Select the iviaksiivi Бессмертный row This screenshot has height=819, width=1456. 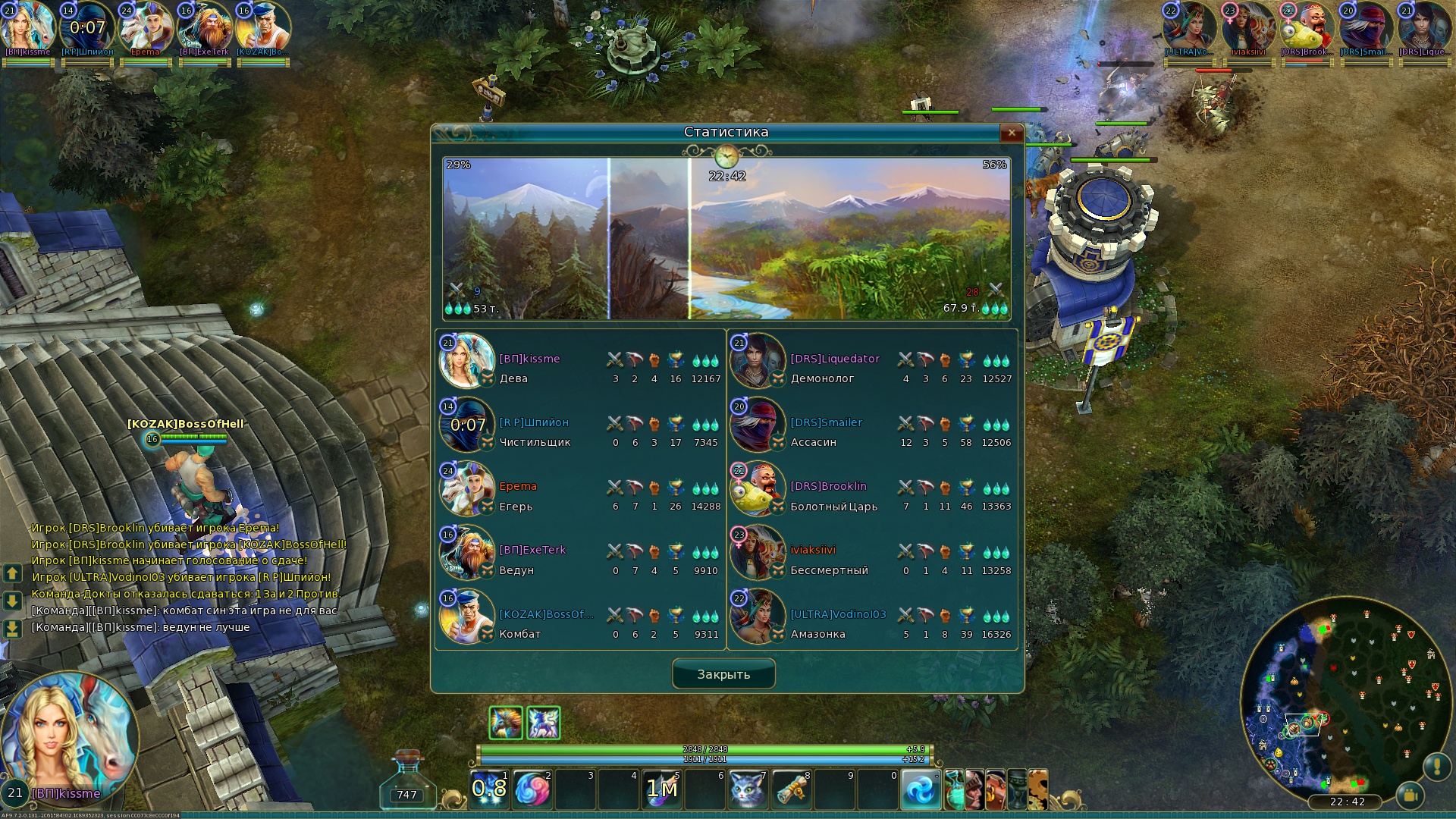[871, 553]
